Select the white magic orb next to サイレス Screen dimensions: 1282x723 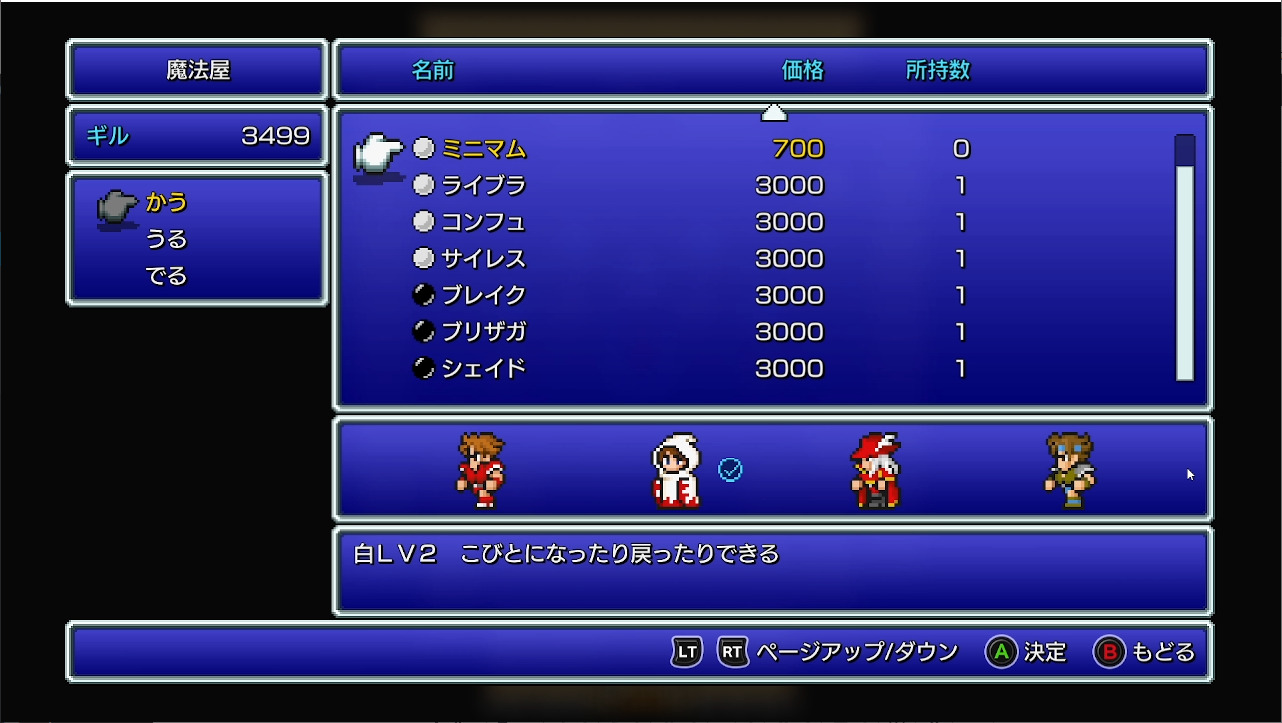point(424,258)
